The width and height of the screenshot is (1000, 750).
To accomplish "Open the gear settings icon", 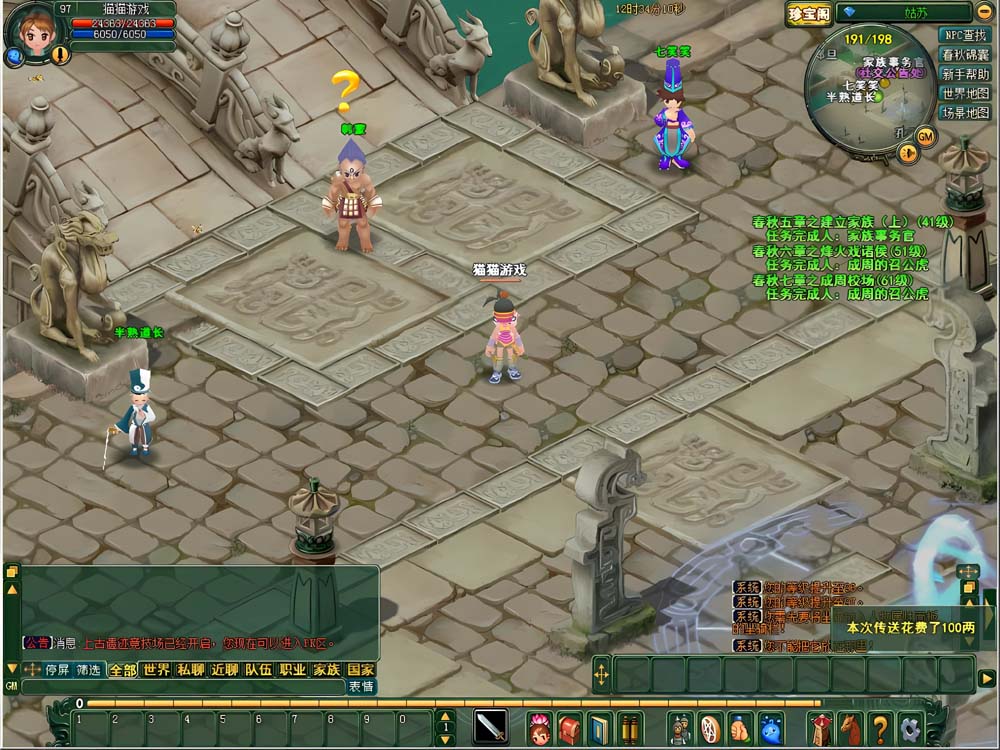I will 910,727.
